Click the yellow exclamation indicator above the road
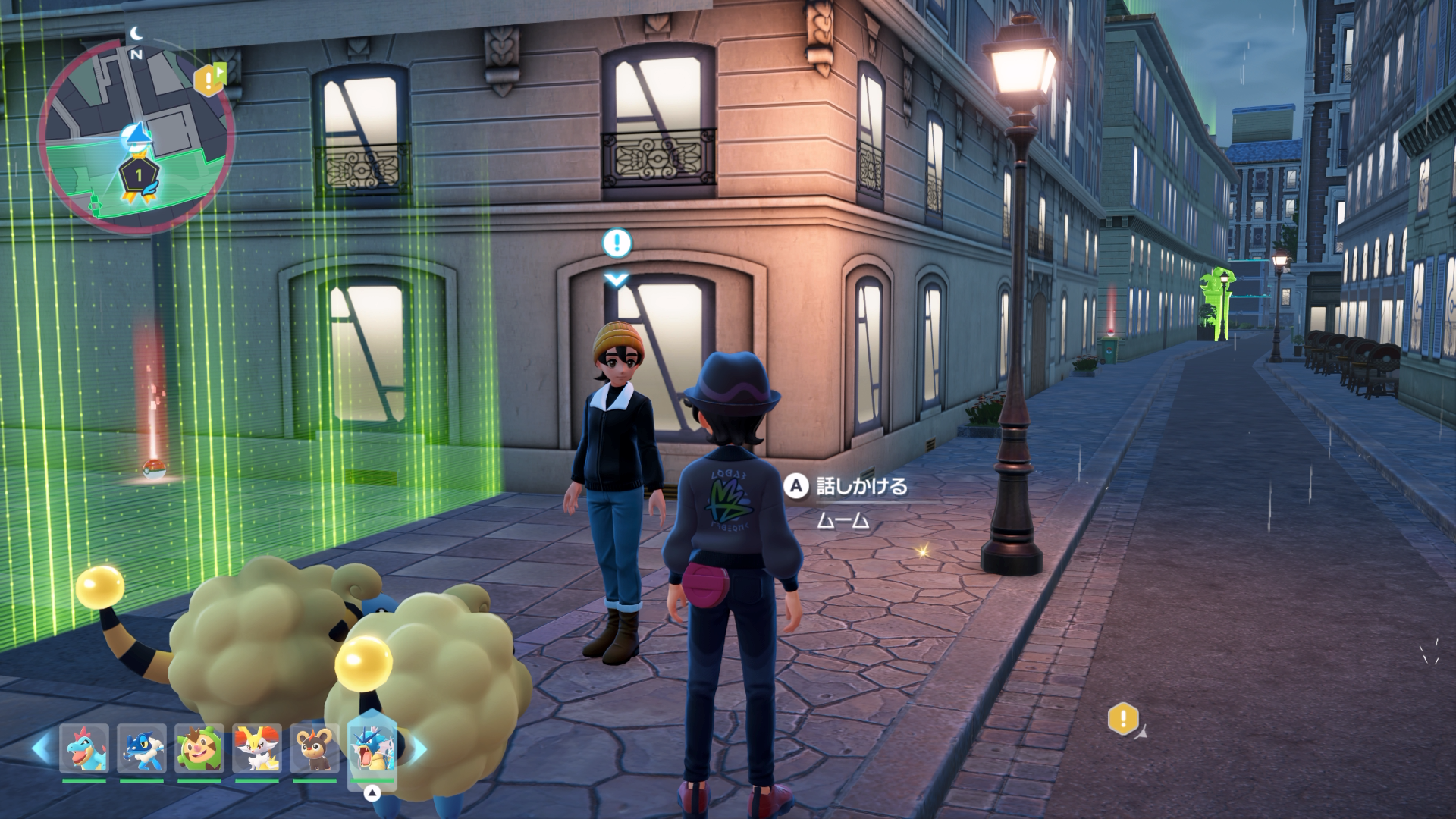1456x819 pixels. [1123, 718]
